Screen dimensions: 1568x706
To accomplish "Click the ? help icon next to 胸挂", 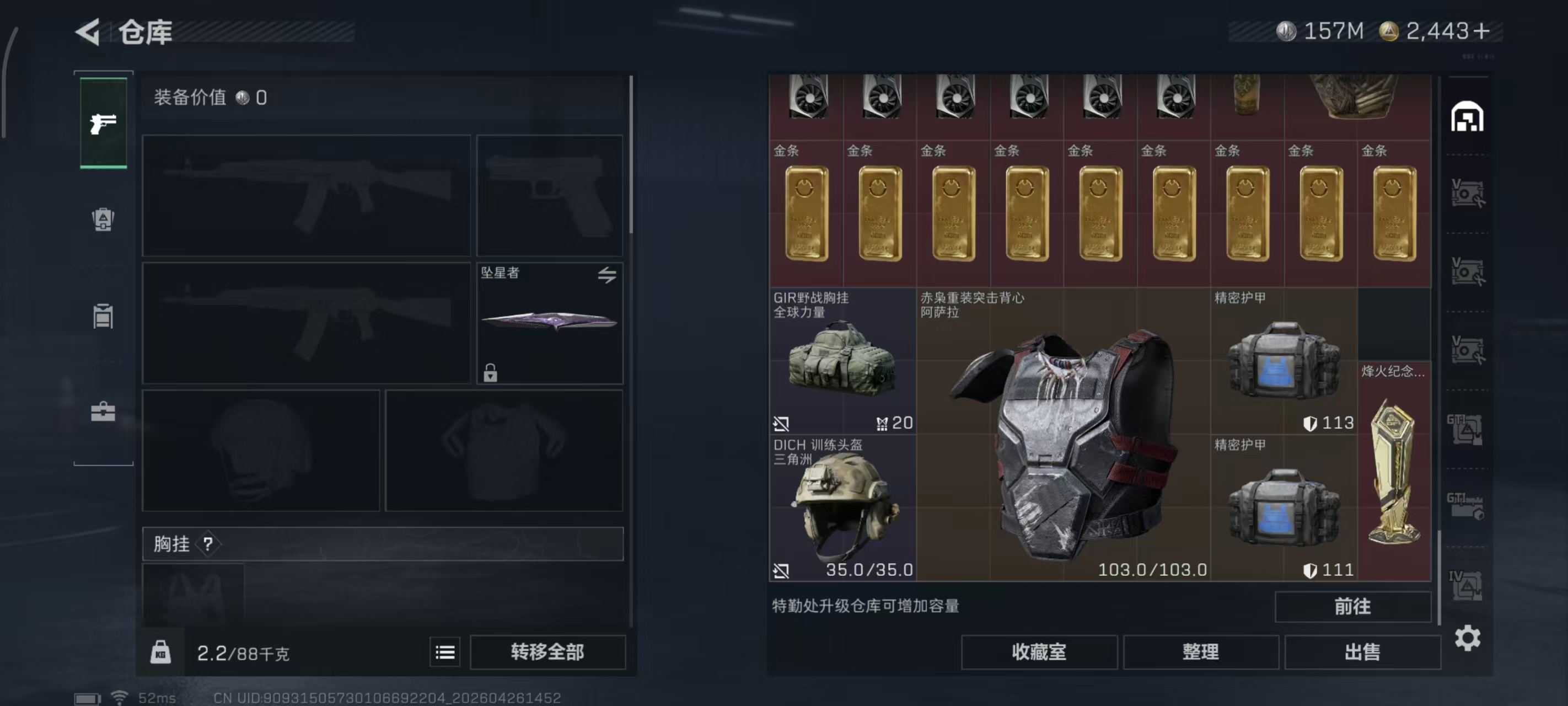I will pyautogui.click(x=209, y=543).
